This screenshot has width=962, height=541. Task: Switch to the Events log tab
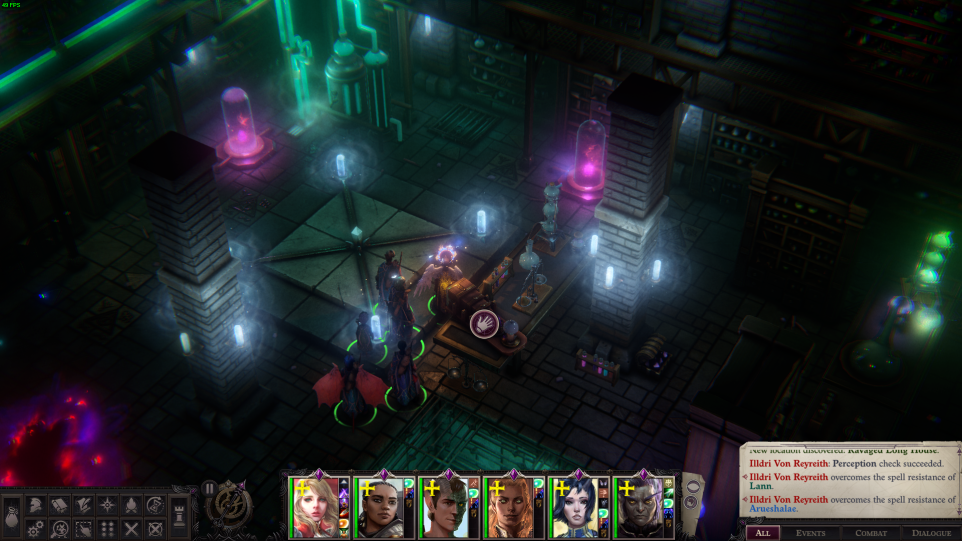(810, 533)
